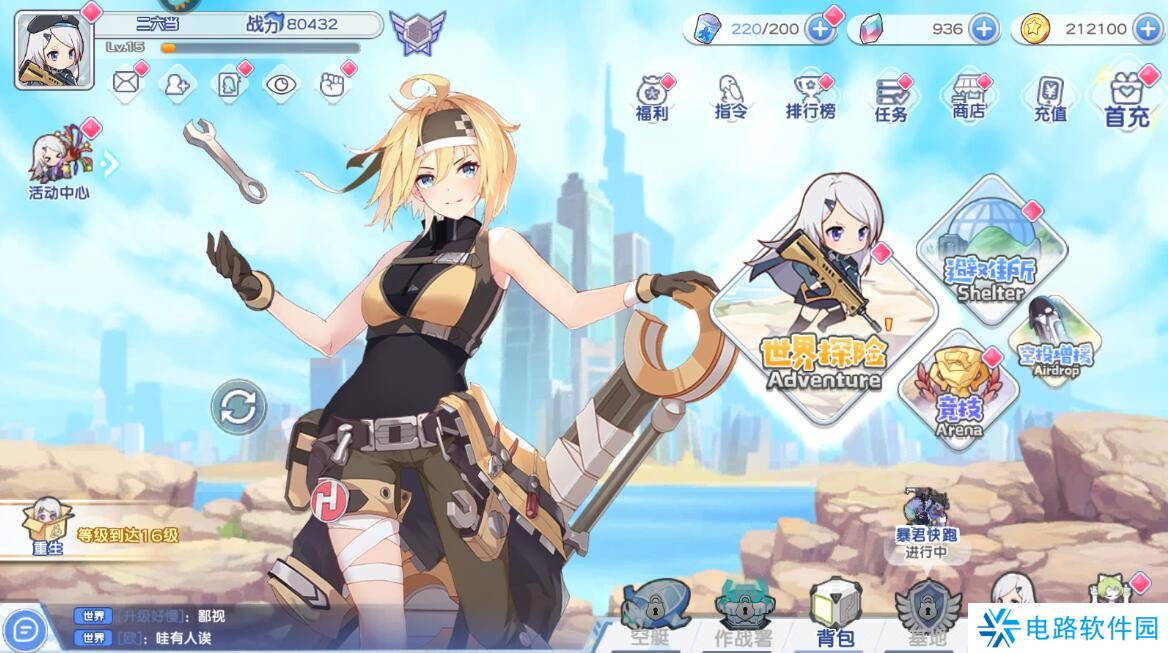The image size is (1168, 653).
Task: Enter the 商店 shop
Action: point(968,97)
